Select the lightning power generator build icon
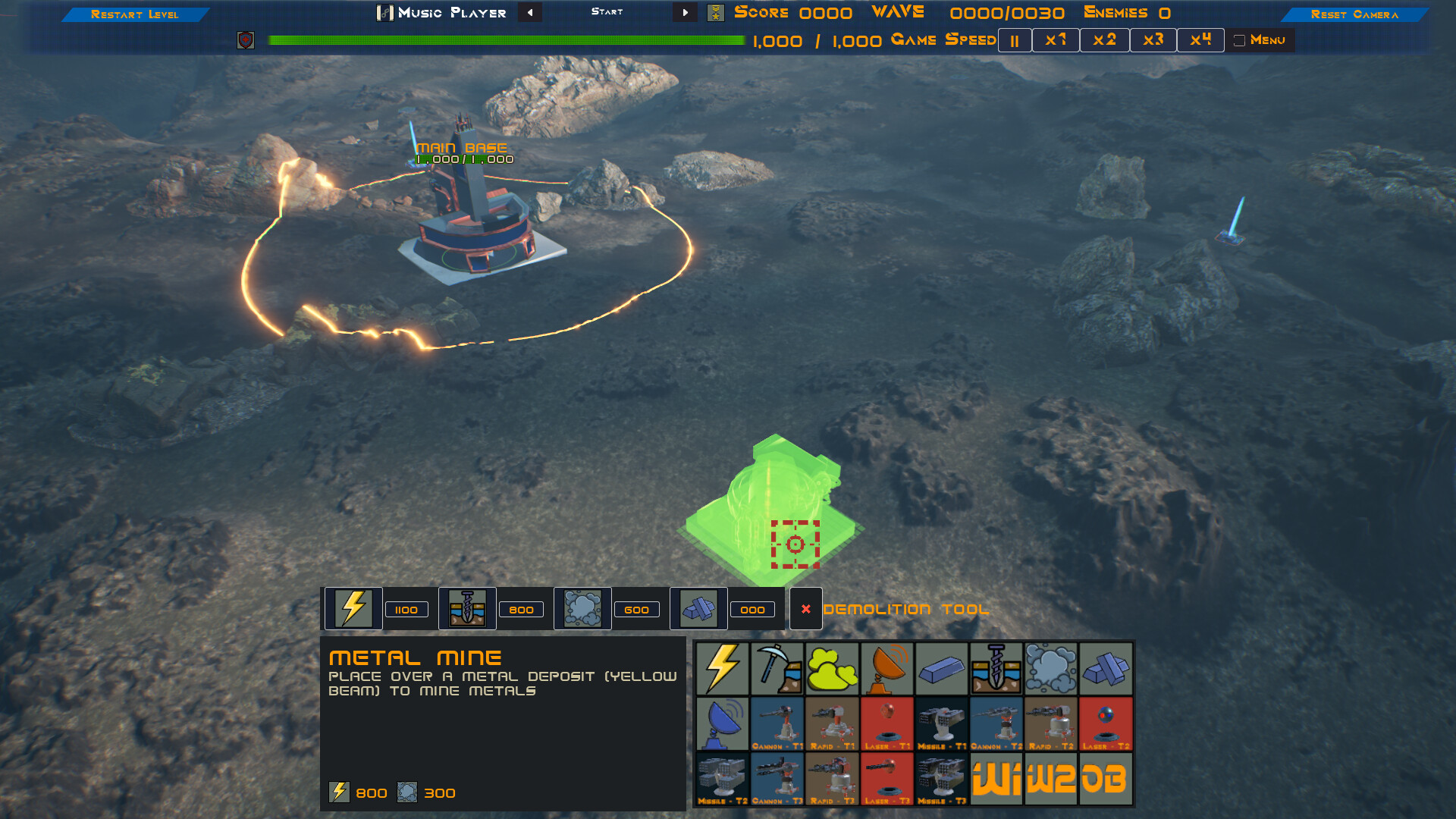1456x819 pixels. pyautogui.click(x=724, y=669)
